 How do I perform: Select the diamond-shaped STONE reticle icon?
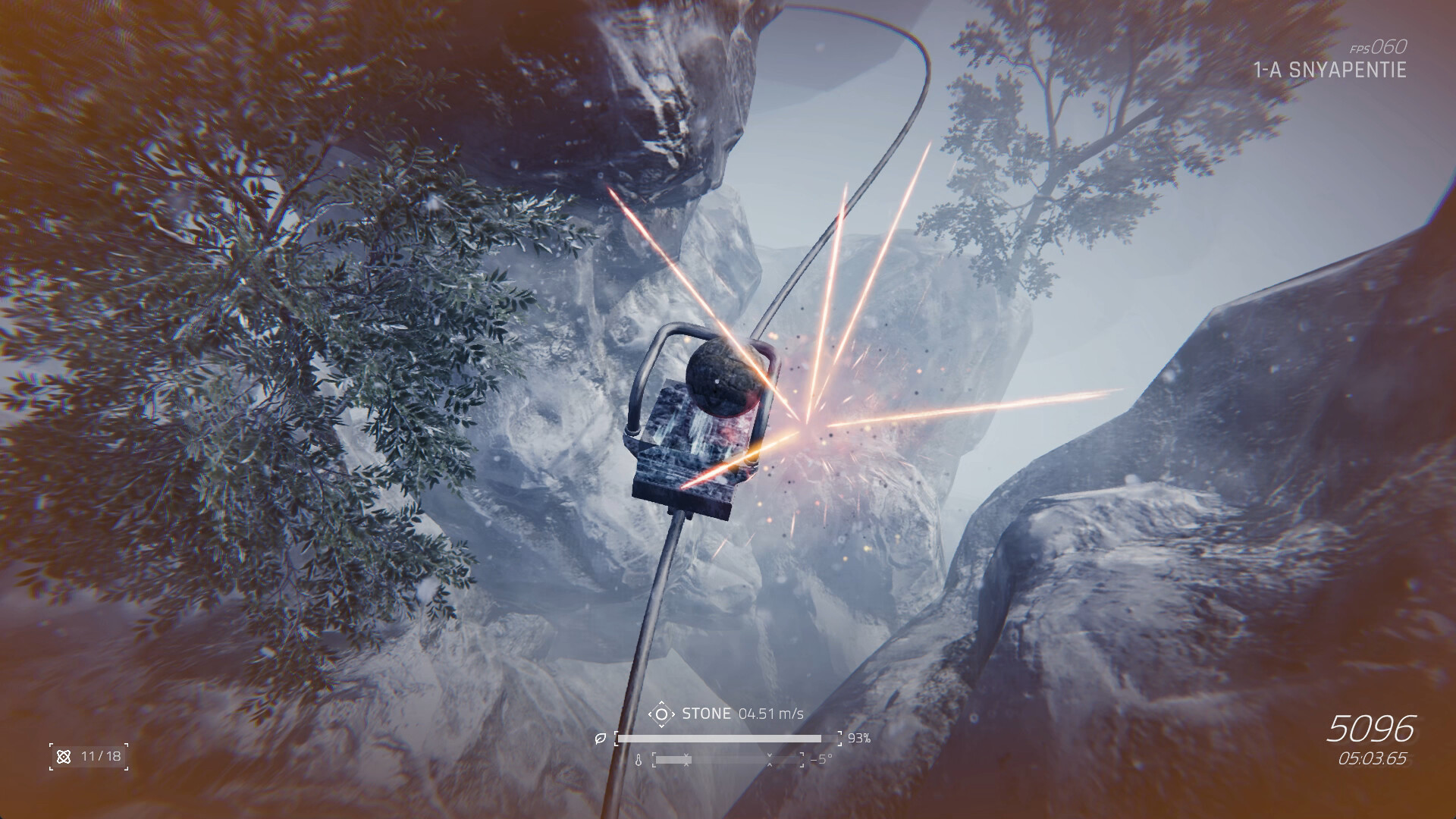(663, 714)
